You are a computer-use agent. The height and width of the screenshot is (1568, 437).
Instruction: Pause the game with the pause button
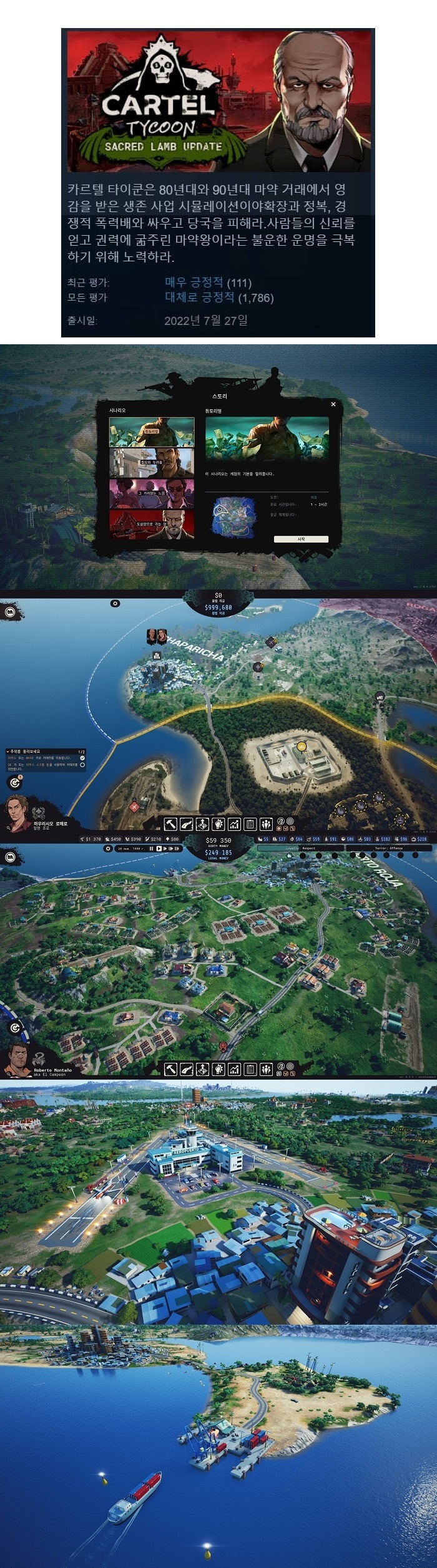[x=151, y=849]
